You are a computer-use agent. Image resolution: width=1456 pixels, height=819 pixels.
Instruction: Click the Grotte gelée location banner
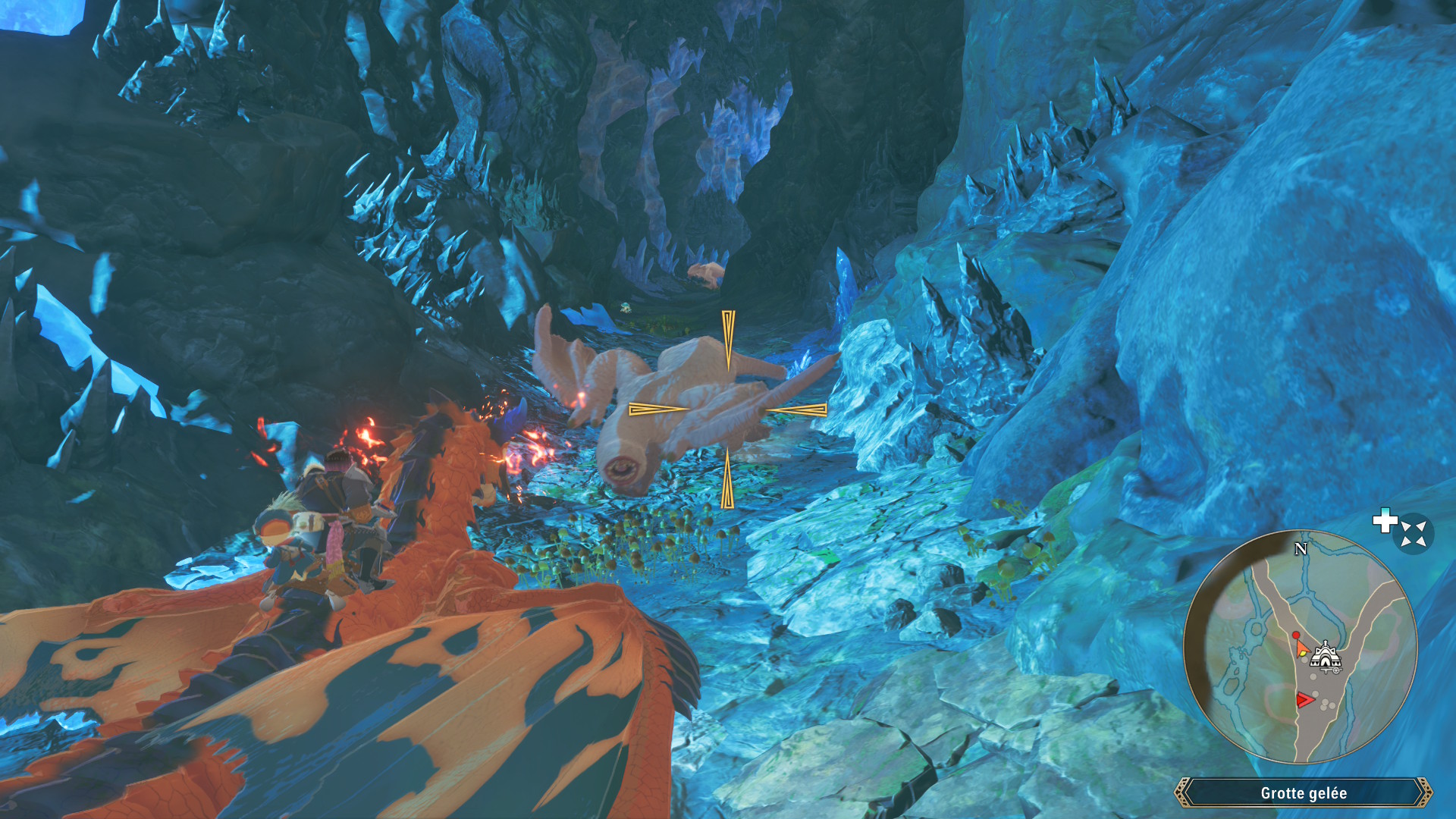click(1303, 792)
